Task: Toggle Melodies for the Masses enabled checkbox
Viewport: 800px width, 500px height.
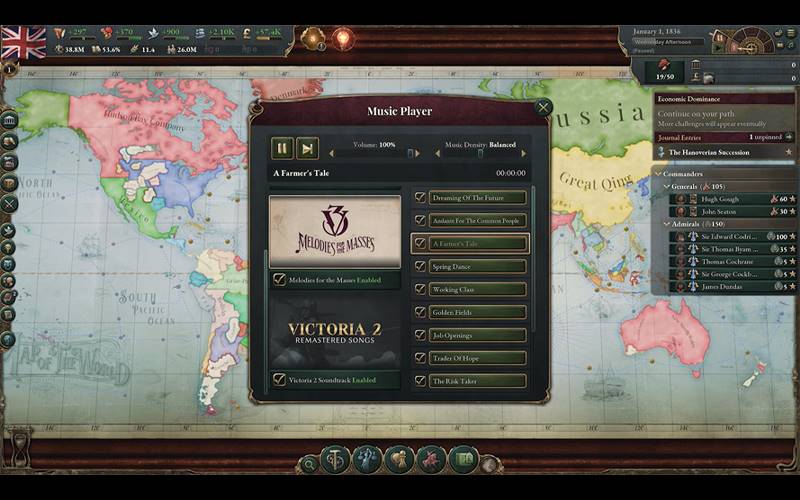Action: (279, 280)
